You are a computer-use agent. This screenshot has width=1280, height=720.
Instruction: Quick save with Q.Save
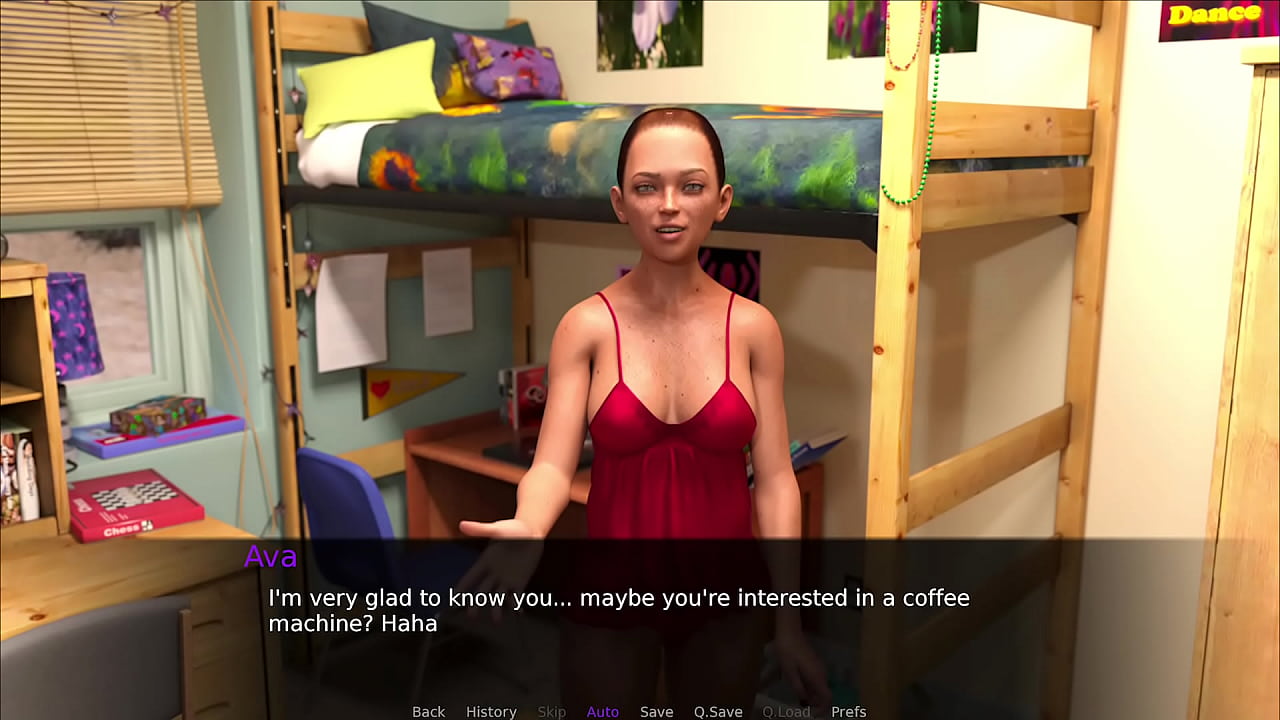(718, 711)
